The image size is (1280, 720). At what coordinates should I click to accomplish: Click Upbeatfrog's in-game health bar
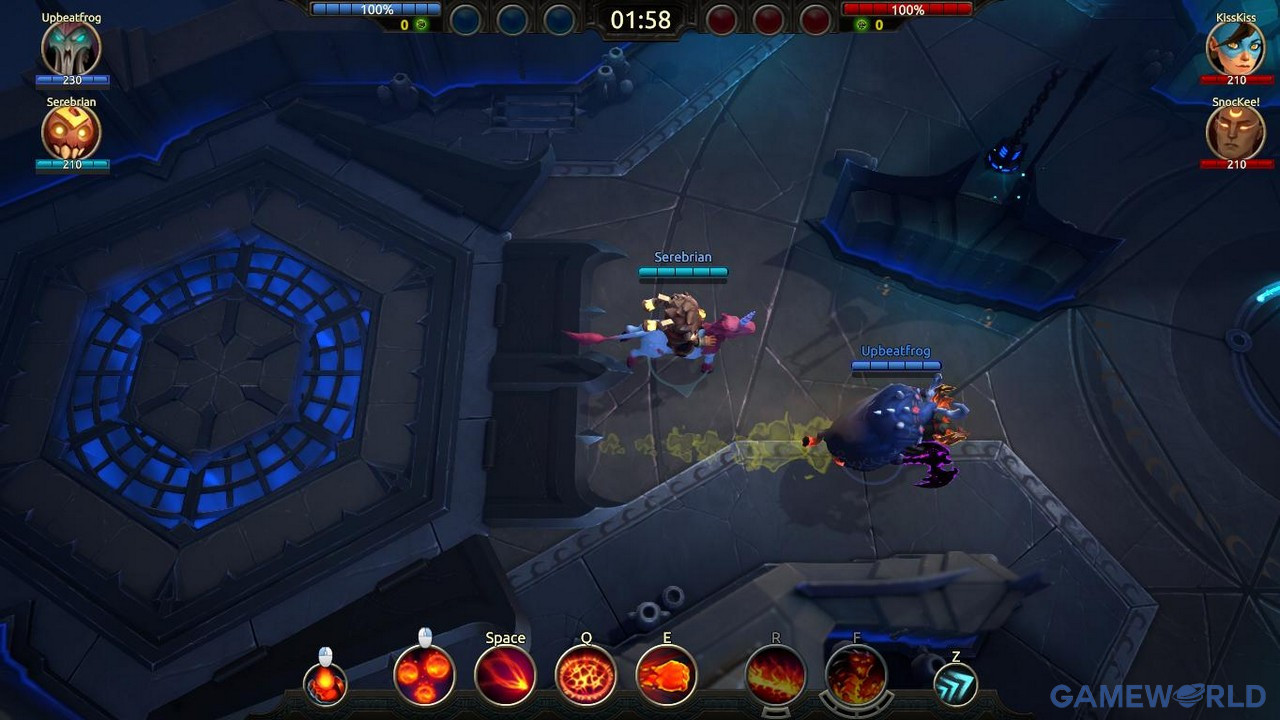(895, 366)
